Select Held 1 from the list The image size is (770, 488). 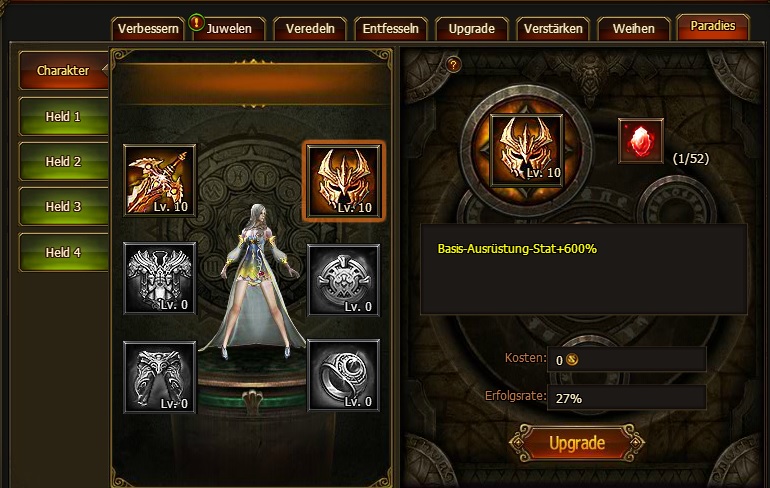click(63, 117)
